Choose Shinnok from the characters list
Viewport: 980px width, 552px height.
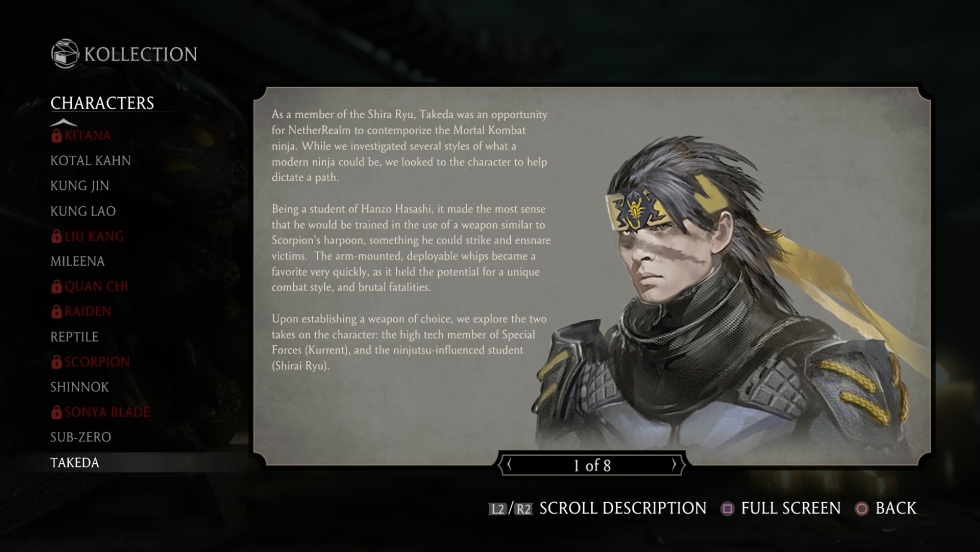pyautogui.click(x=80, y=387)
